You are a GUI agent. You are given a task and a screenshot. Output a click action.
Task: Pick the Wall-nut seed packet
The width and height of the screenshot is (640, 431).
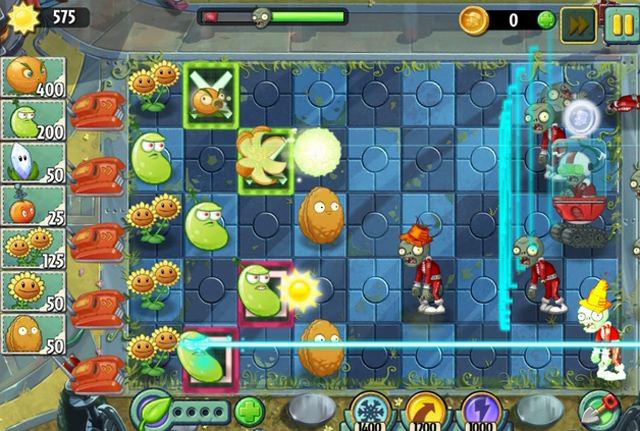click(x=34, y=333)
